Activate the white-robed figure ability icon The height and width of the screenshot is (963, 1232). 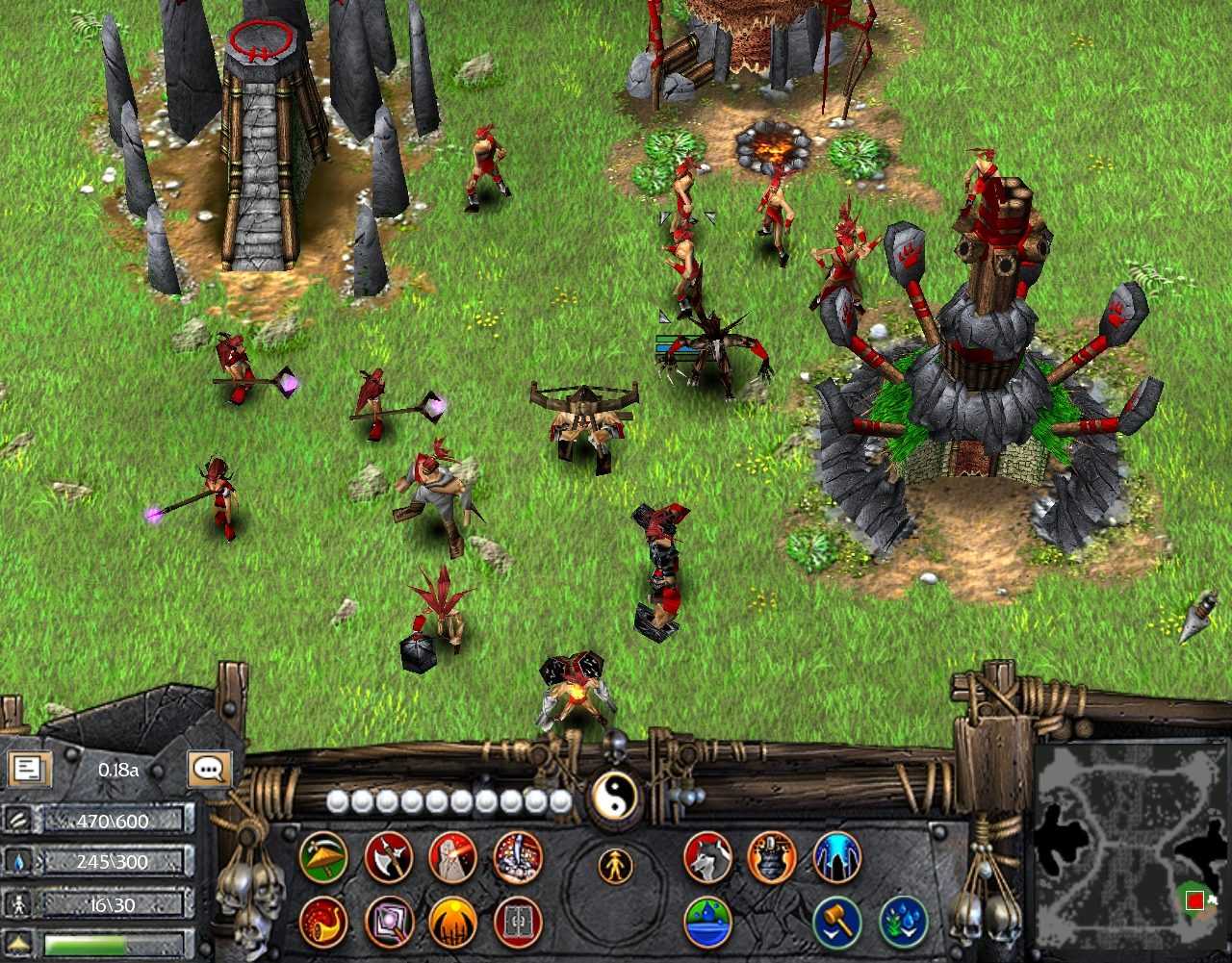[x=452, y=857]
